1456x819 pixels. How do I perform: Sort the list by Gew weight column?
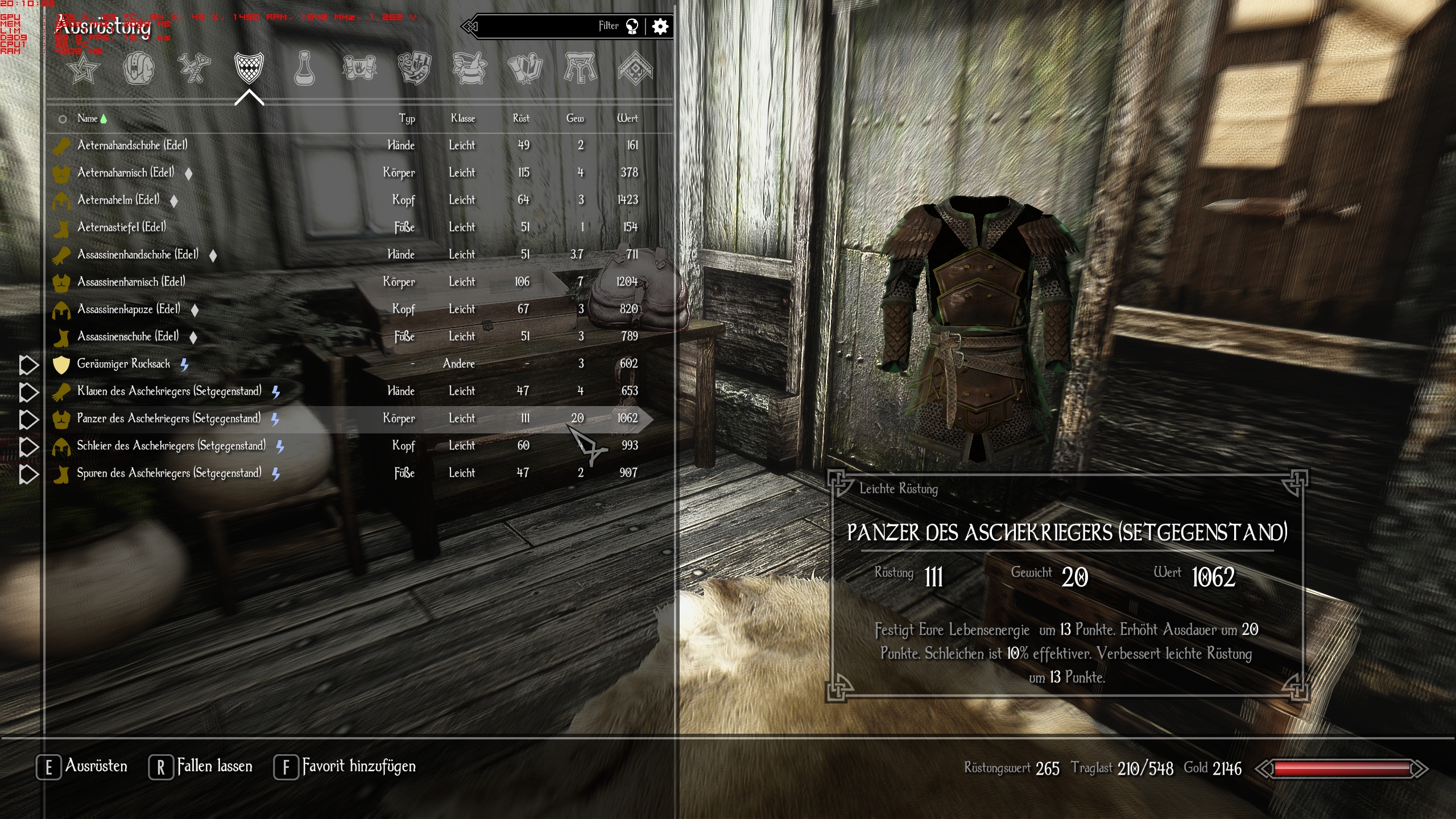pyautogui.click(x=574, y=118)
